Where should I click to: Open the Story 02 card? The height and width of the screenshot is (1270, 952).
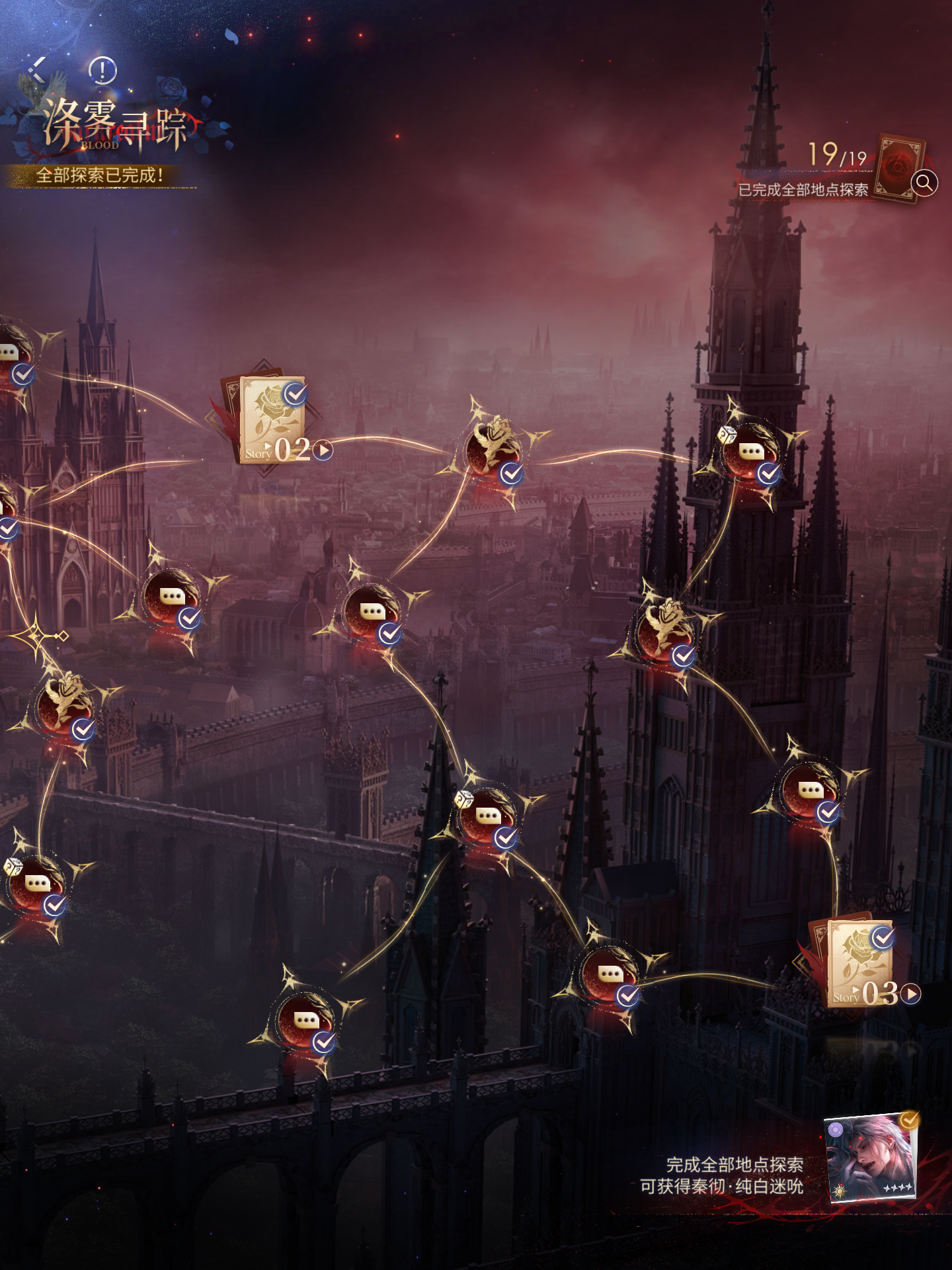pos(273,419)
